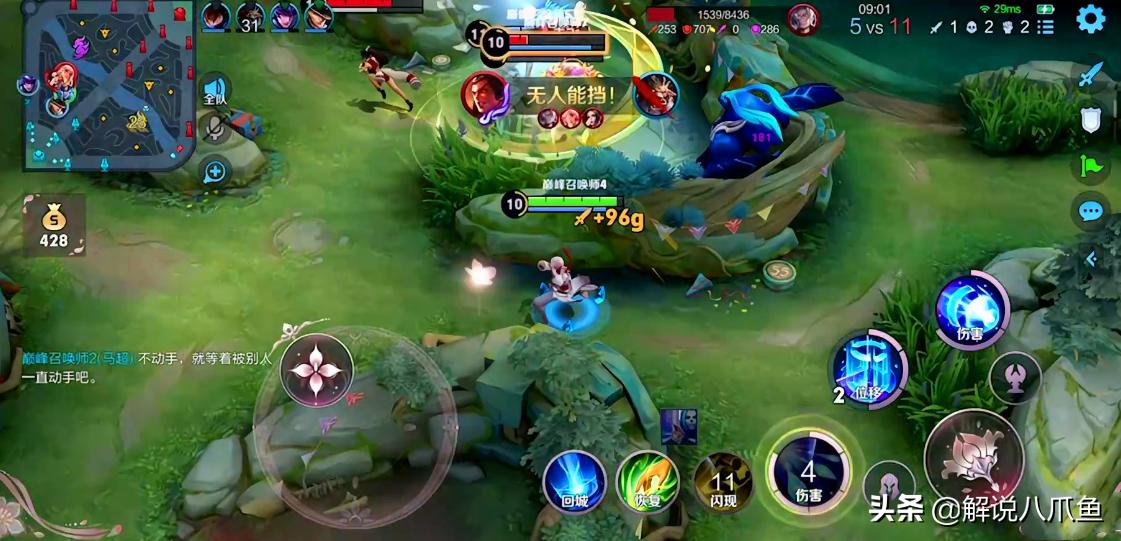Send the sword attack signal
Viewport: 1121px width, 541px height.
(1090, 74)
